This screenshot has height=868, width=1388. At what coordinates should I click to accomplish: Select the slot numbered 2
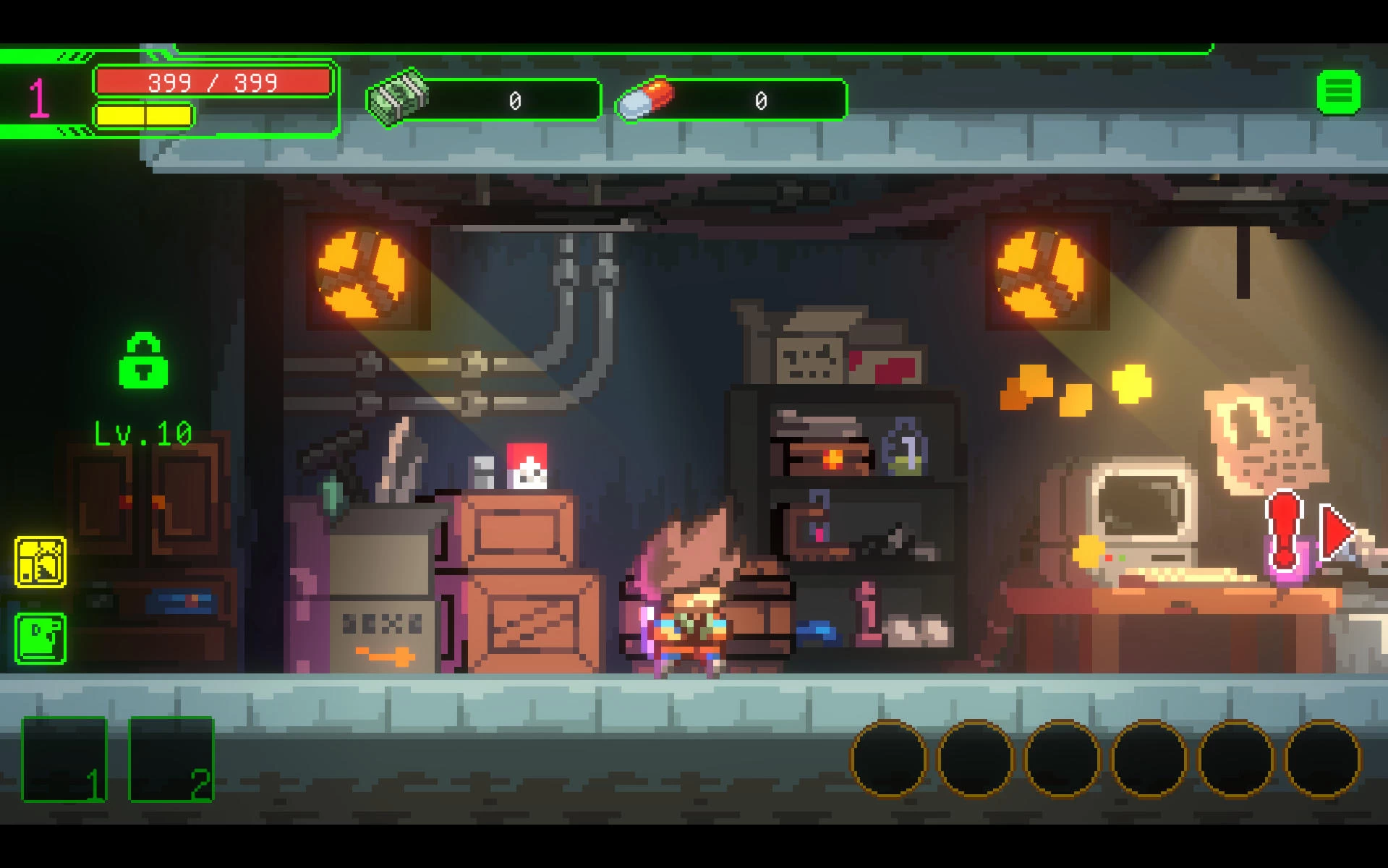pyautogui.click(x=171, y=759)
